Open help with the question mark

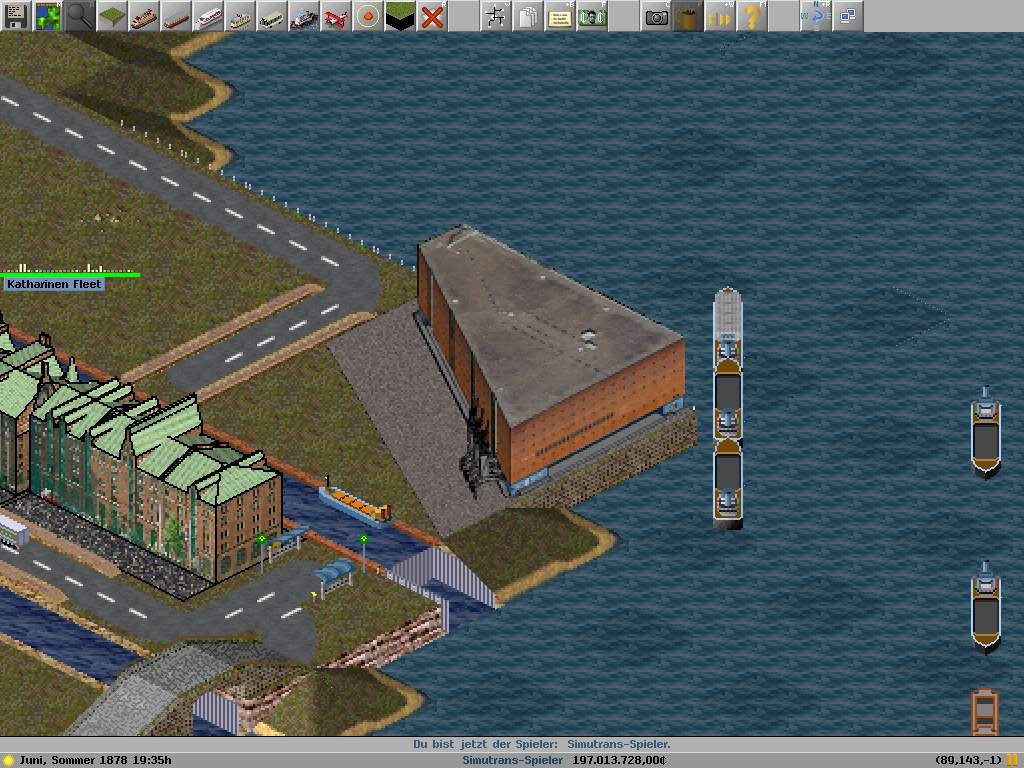(751, 16)
